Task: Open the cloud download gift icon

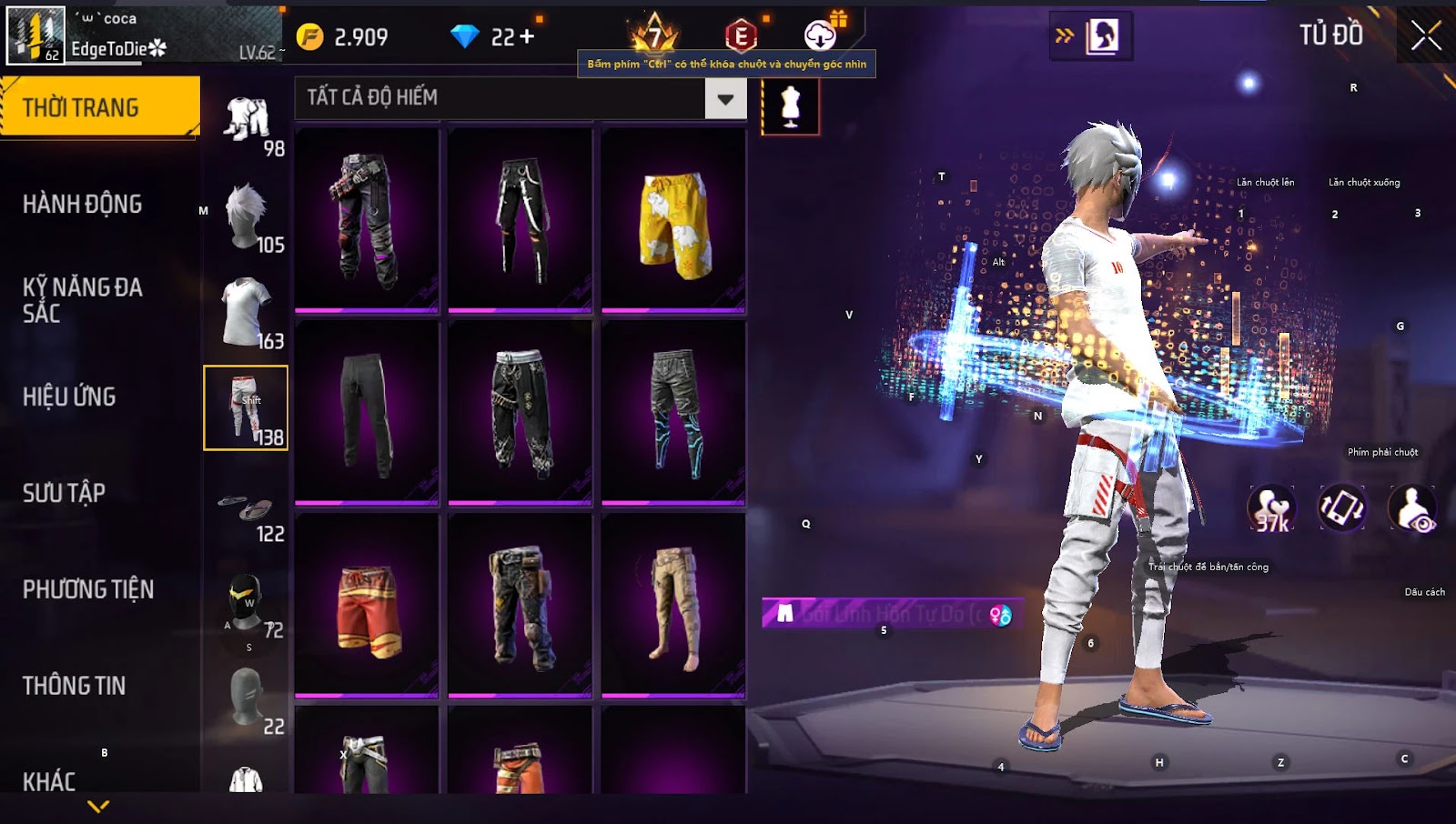Action: [821, 36]
